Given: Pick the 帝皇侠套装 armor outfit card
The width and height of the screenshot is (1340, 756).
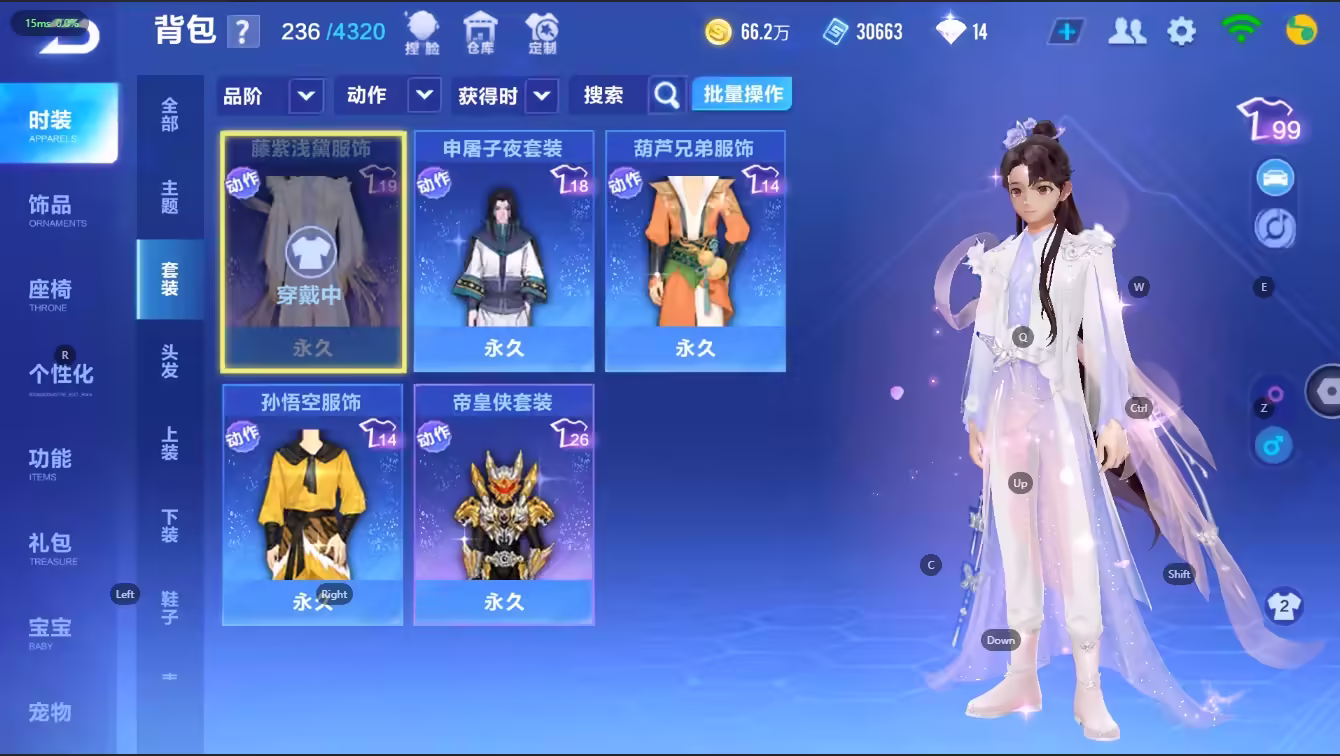Looking at the screenshot, I should pos(504,505).
